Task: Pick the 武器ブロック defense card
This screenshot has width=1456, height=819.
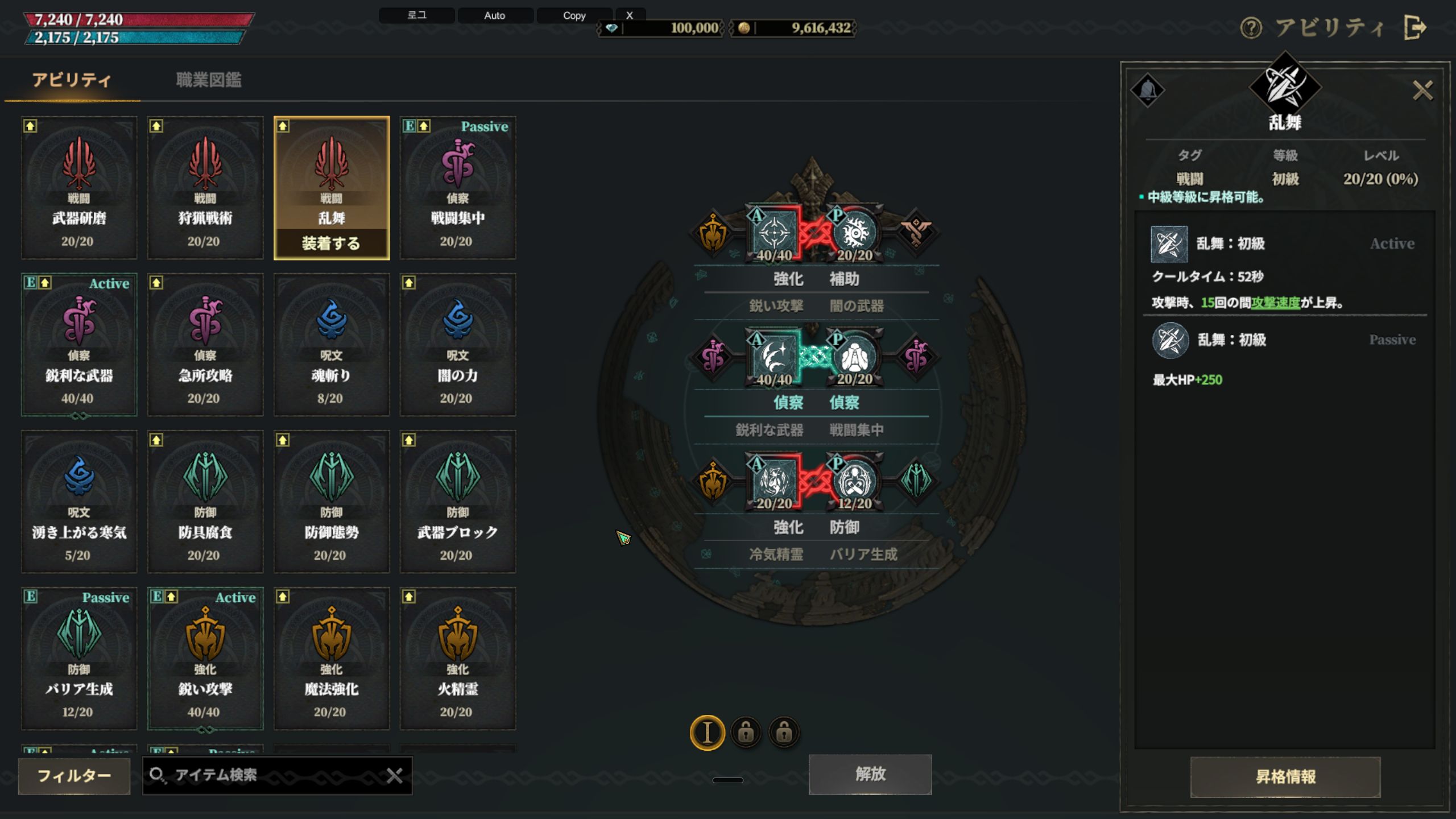Action: click(458, 502)
